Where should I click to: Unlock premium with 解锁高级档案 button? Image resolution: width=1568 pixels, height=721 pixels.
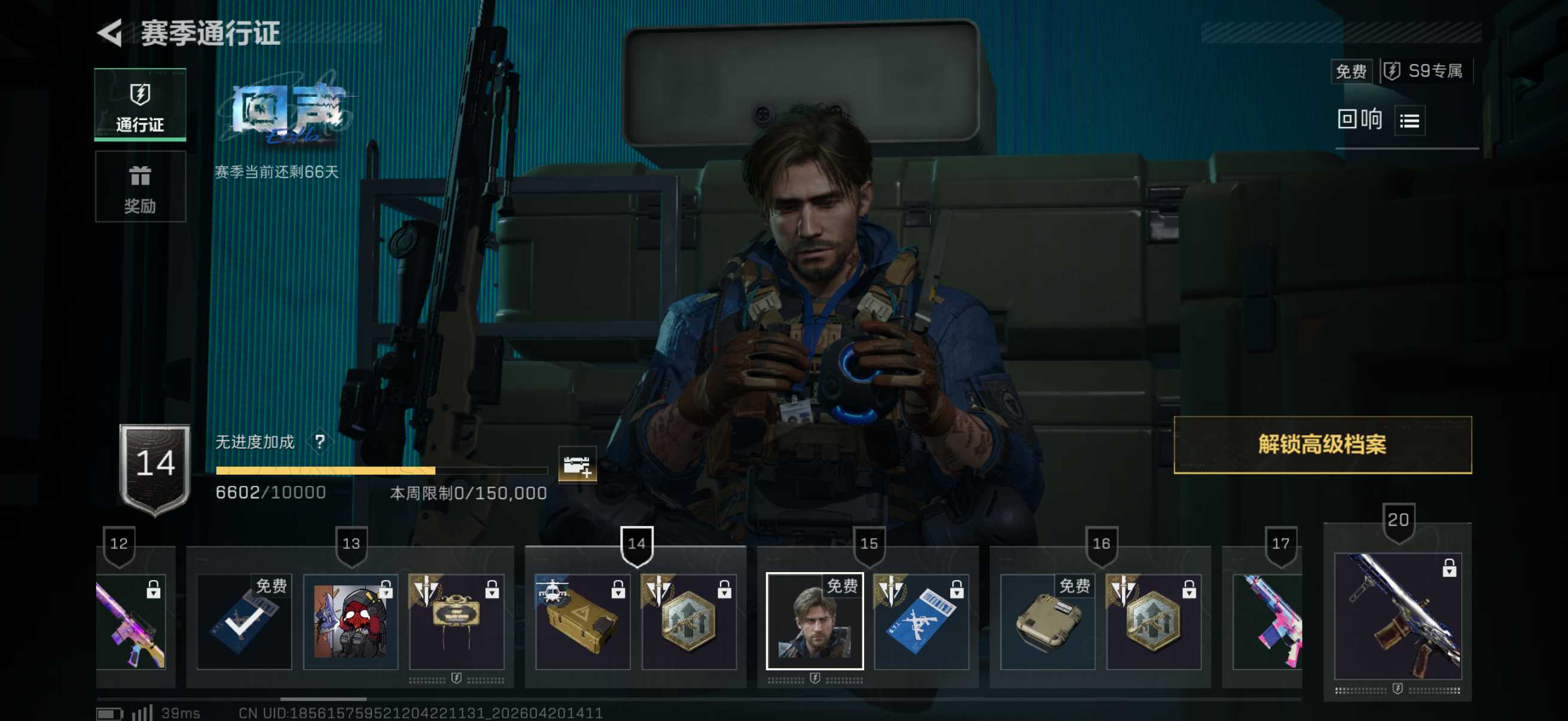pos(1322,445)
